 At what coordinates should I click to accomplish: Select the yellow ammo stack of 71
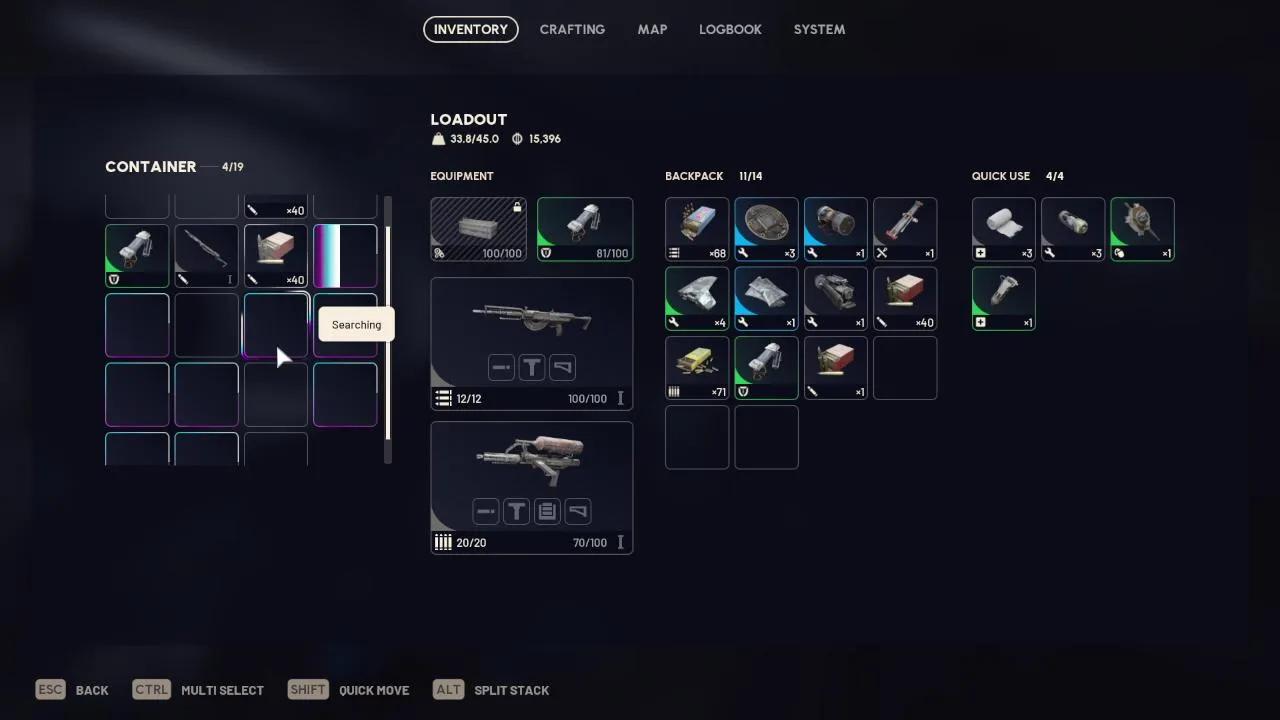coord(697,368)
